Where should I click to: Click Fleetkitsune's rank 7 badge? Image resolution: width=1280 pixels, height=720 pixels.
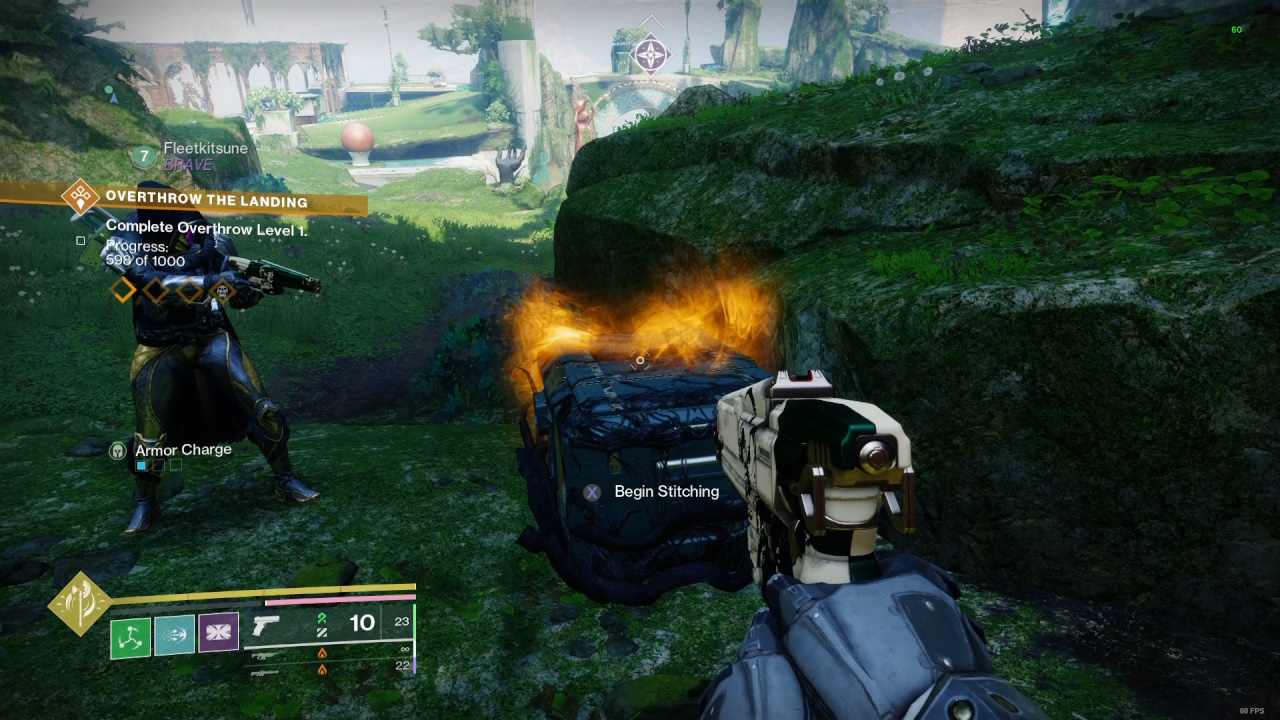[144, 156]
